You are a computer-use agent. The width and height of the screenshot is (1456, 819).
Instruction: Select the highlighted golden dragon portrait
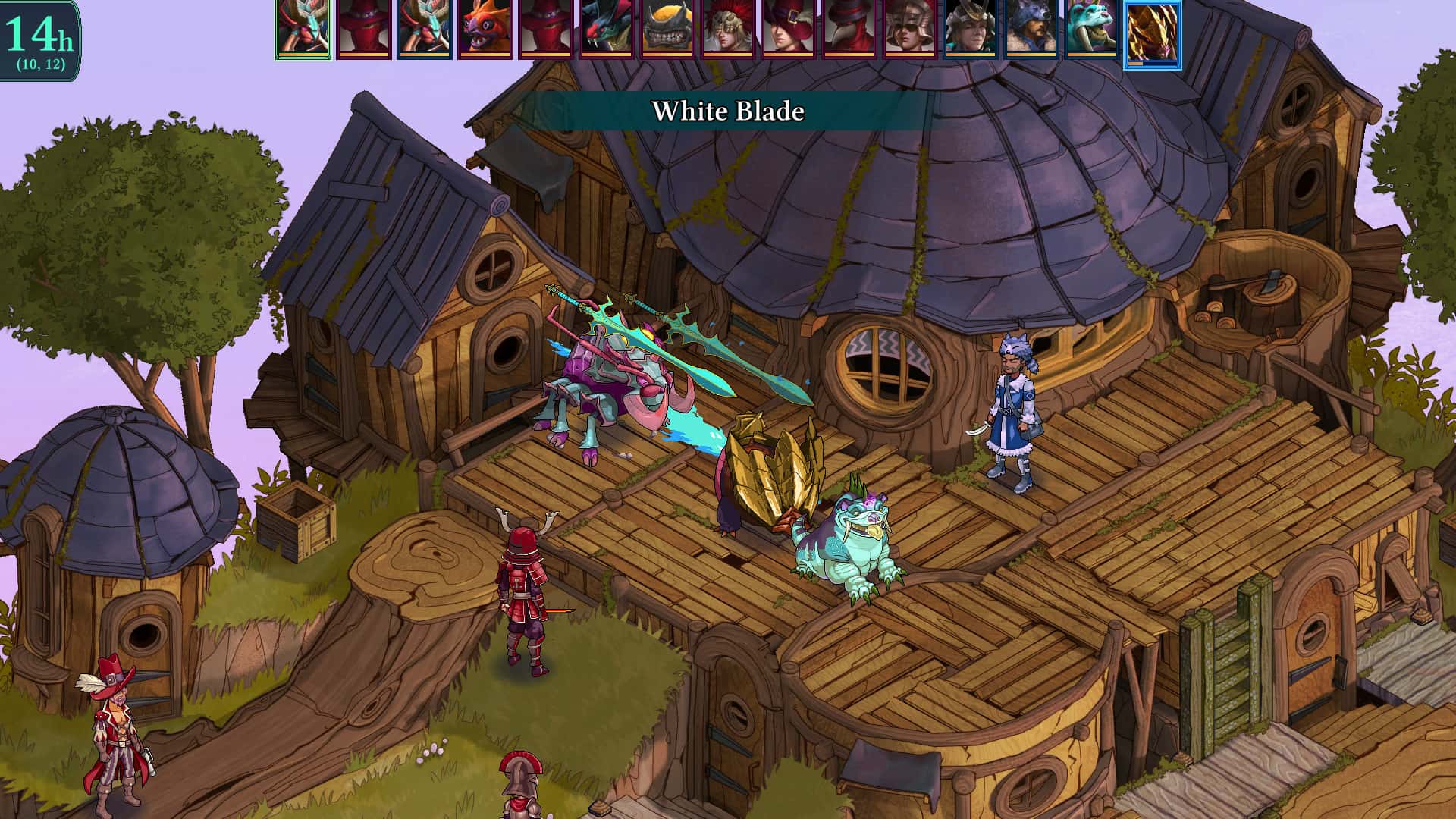(1153, 30)
